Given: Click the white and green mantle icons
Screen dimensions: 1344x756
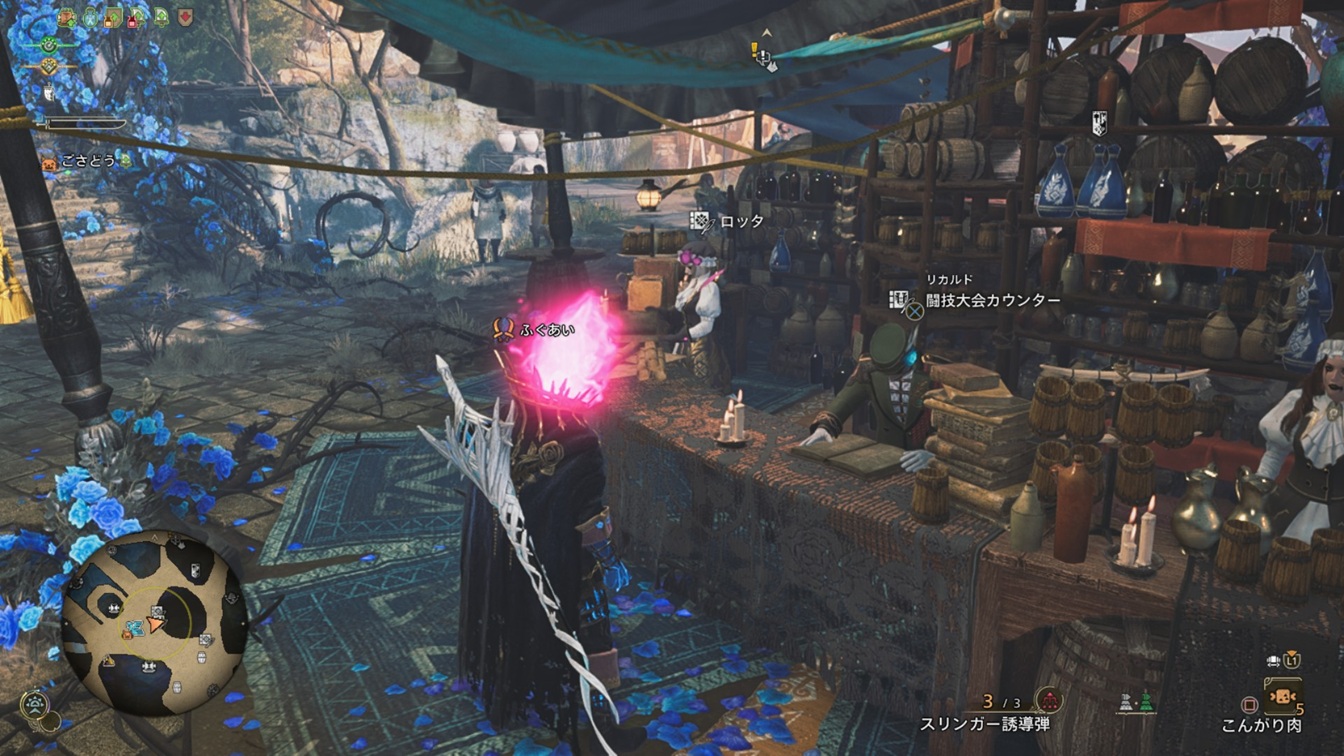Looking at the screenshot, I should click(1135, 702).
